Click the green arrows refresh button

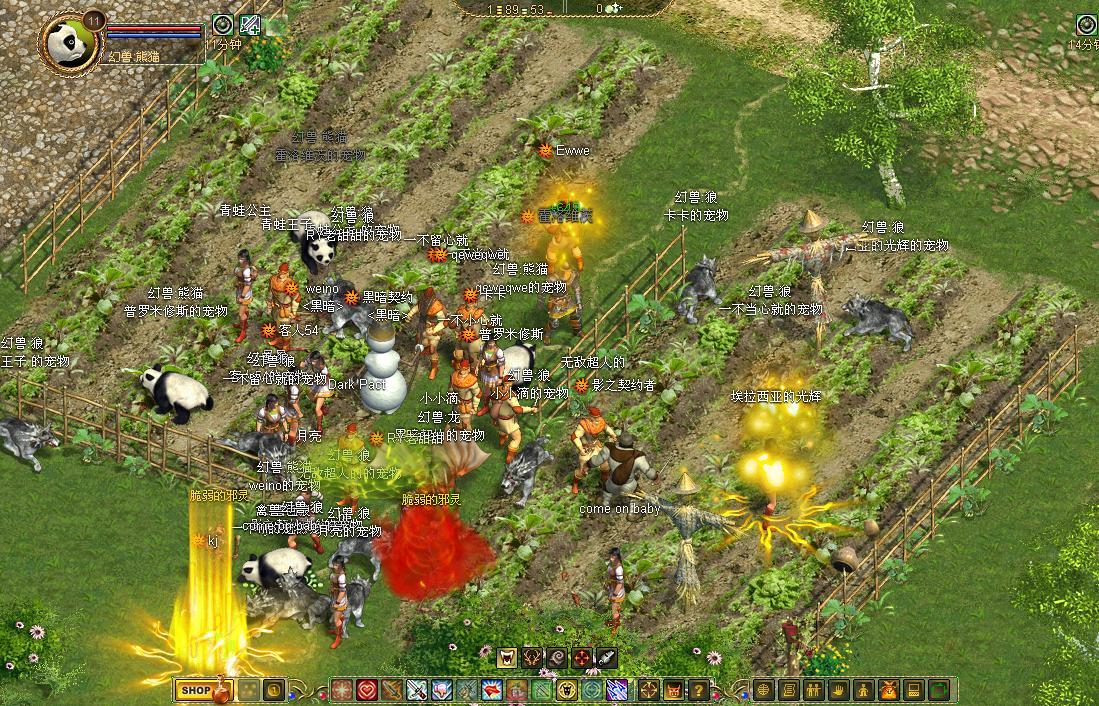click(x=938, y=690)
